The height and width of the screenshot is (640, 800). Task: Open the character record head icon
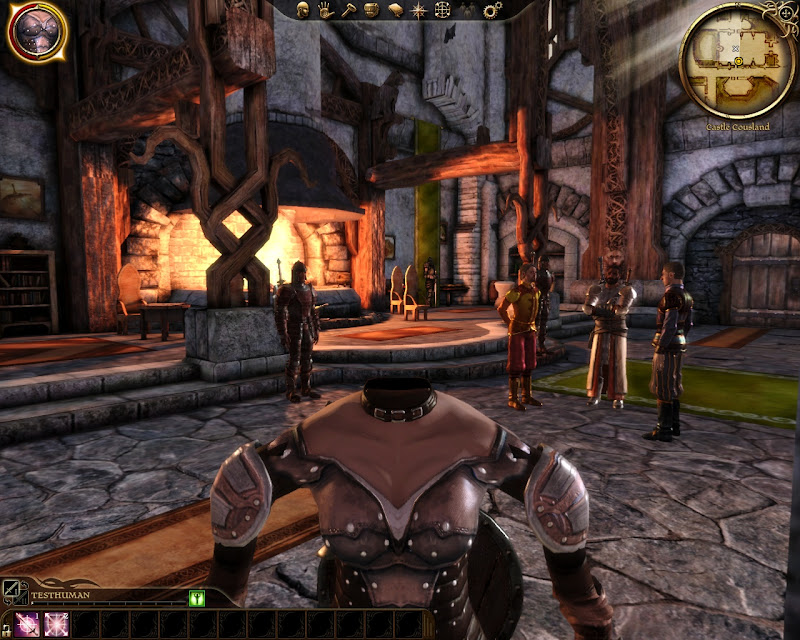coord(302,10)
